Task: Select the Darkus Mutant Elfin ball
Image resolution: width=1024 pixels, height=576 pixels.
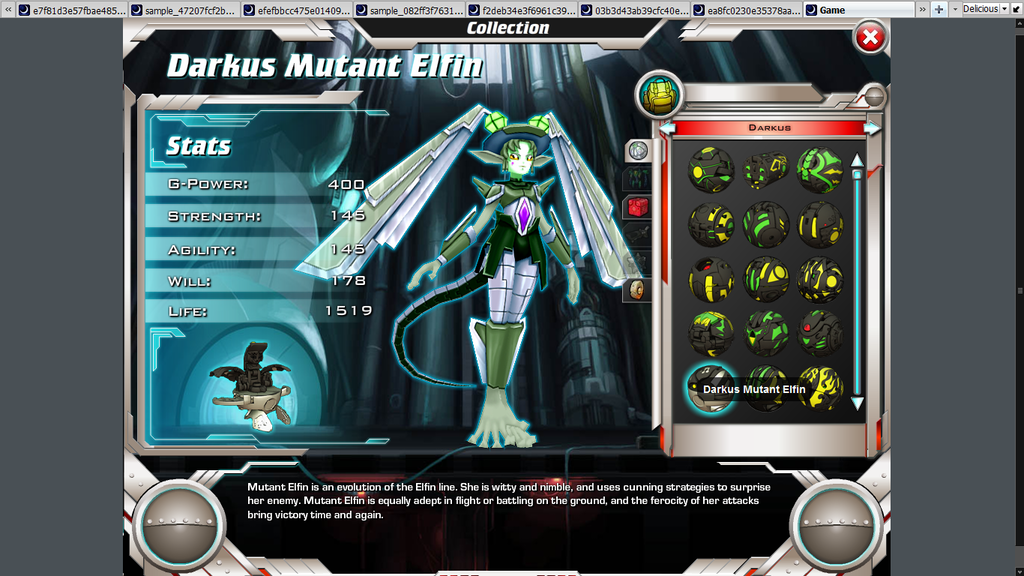Action: (x=711, y=389)
